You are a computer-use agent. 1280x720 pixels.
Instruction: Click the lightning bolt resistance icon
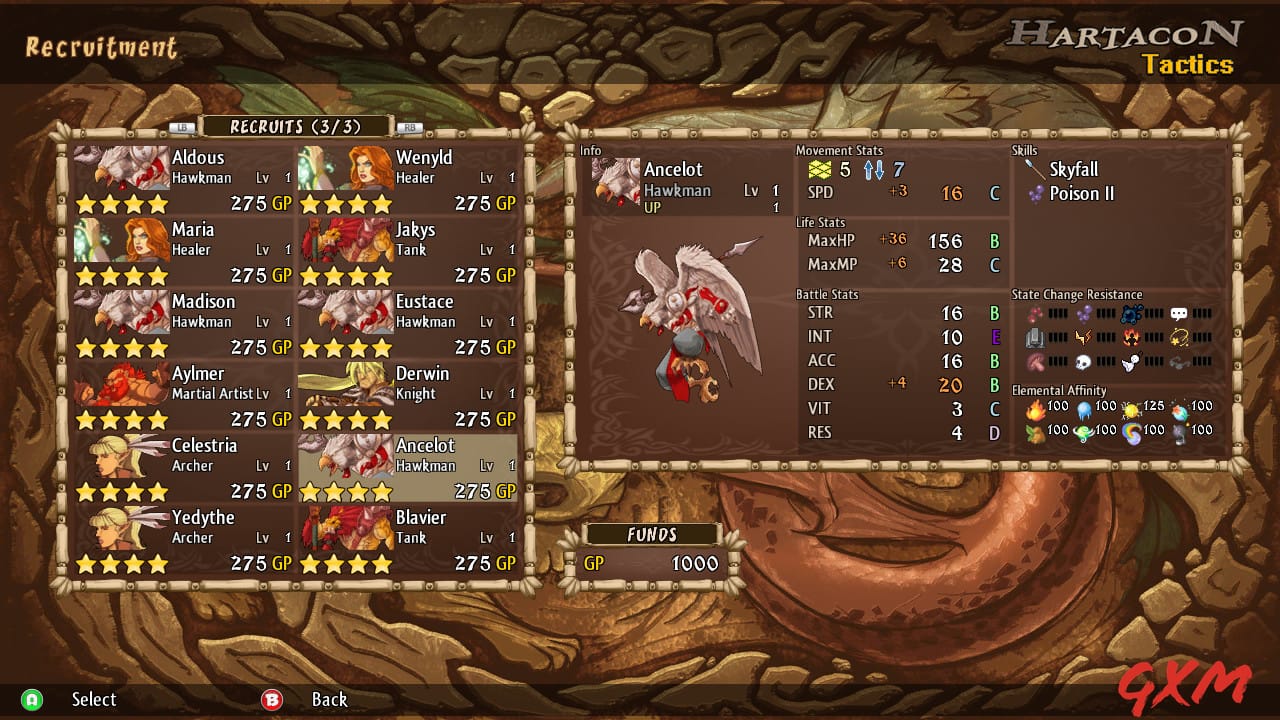tap(1084, 337)
